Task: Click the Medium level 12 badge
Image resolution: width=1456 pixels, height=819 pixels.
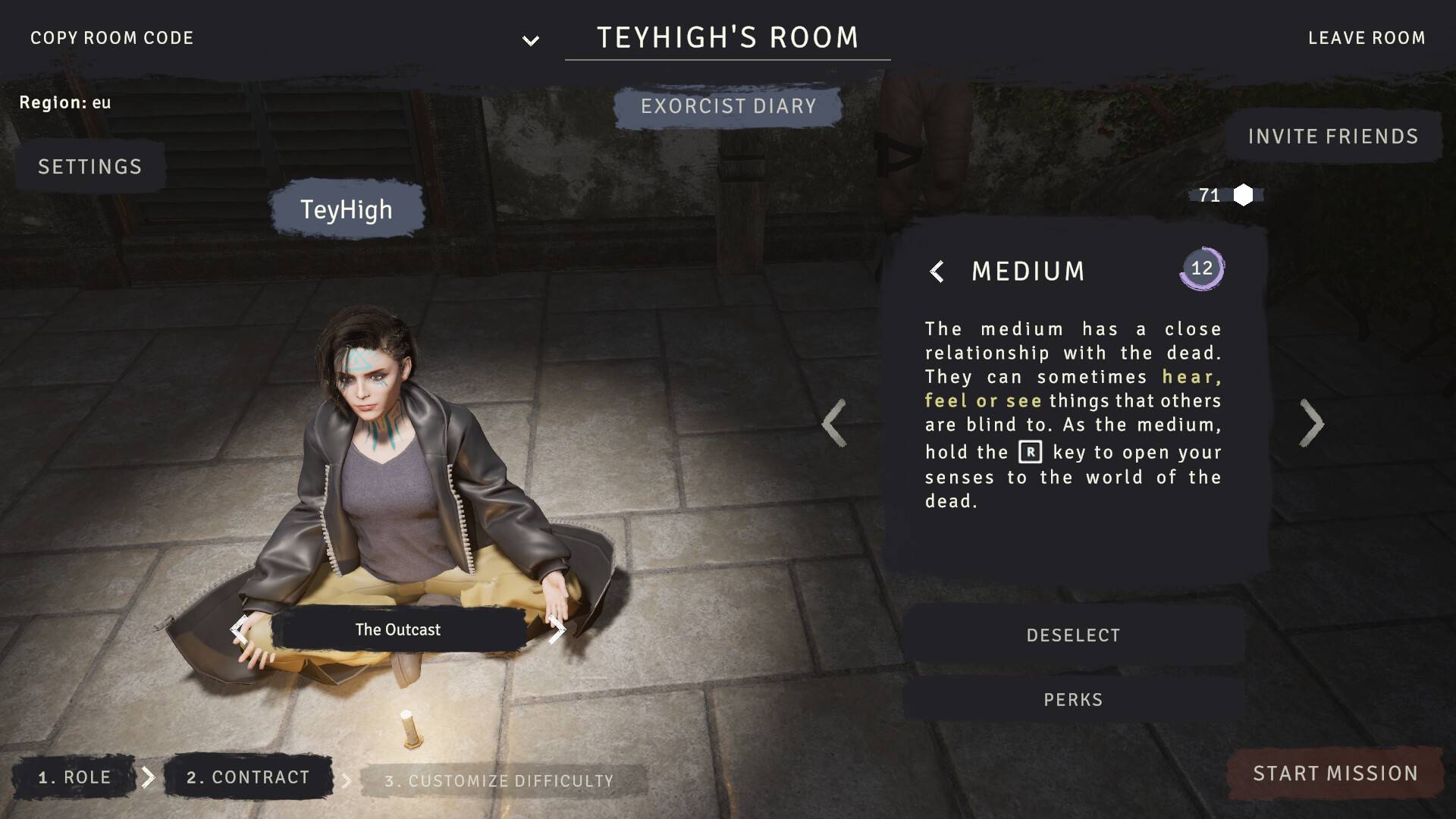Action: coord(1201,268)
